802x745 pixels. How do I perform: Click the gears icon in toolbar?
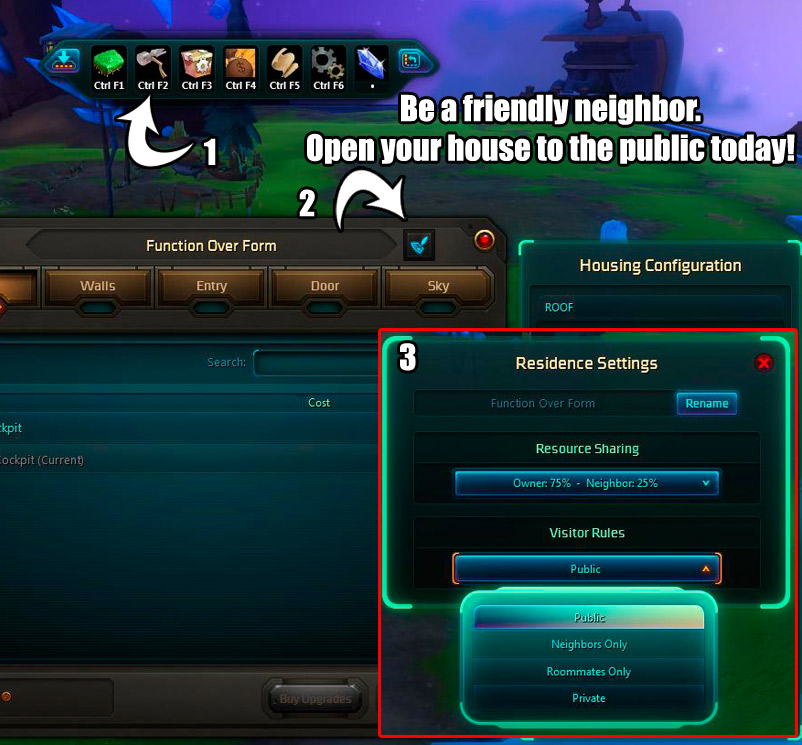(x=328, y=66)
